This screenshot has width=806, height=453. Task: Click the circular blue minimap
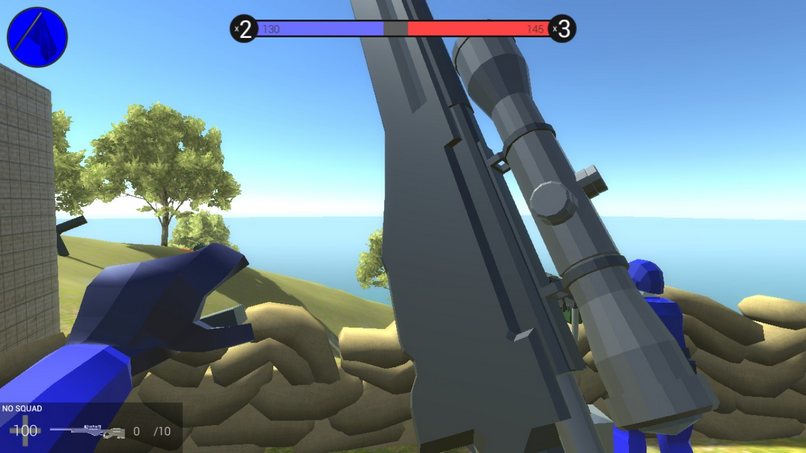point(37,37)
